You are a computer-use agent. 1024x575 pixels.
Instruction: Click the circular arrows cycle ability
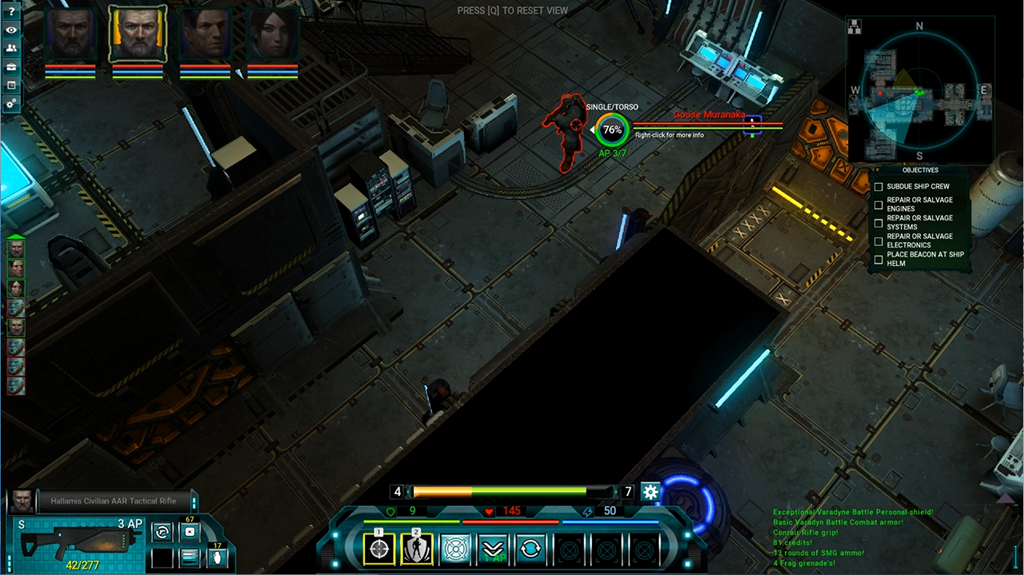[531, 548]
